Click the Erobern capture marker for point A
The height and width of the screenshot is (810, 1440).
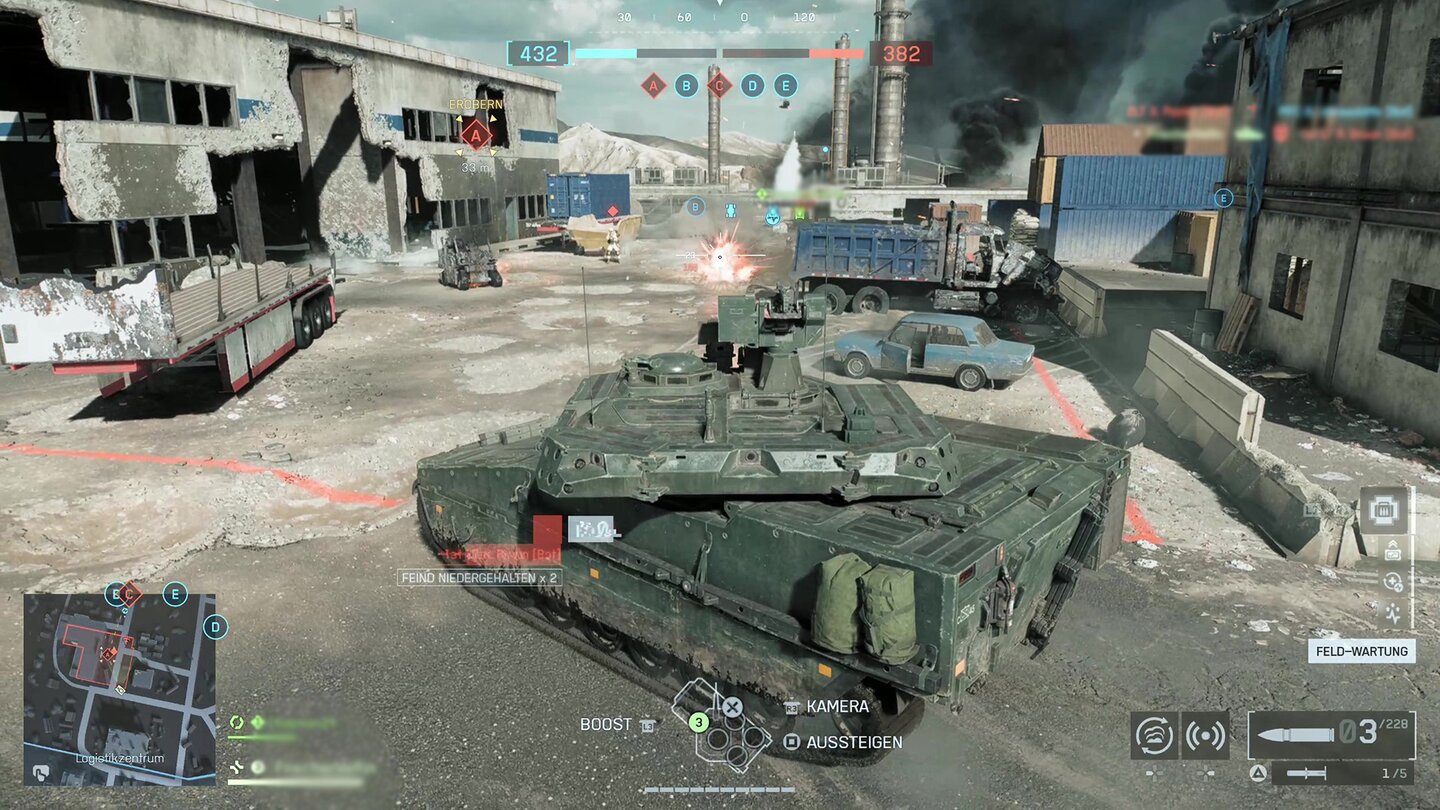476,135
